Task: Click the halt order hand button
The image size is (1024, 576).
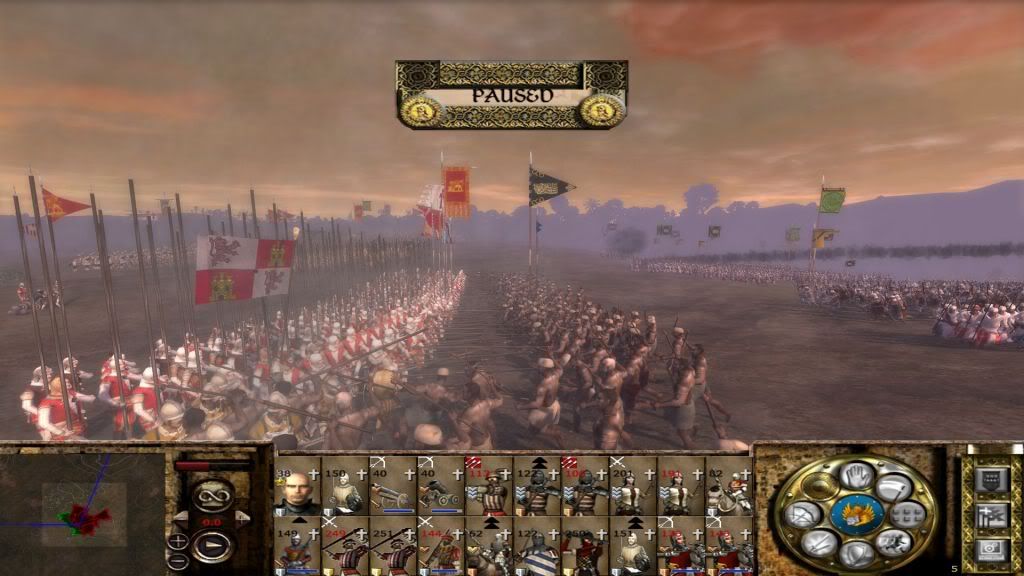Action: [x=856, y=476]
